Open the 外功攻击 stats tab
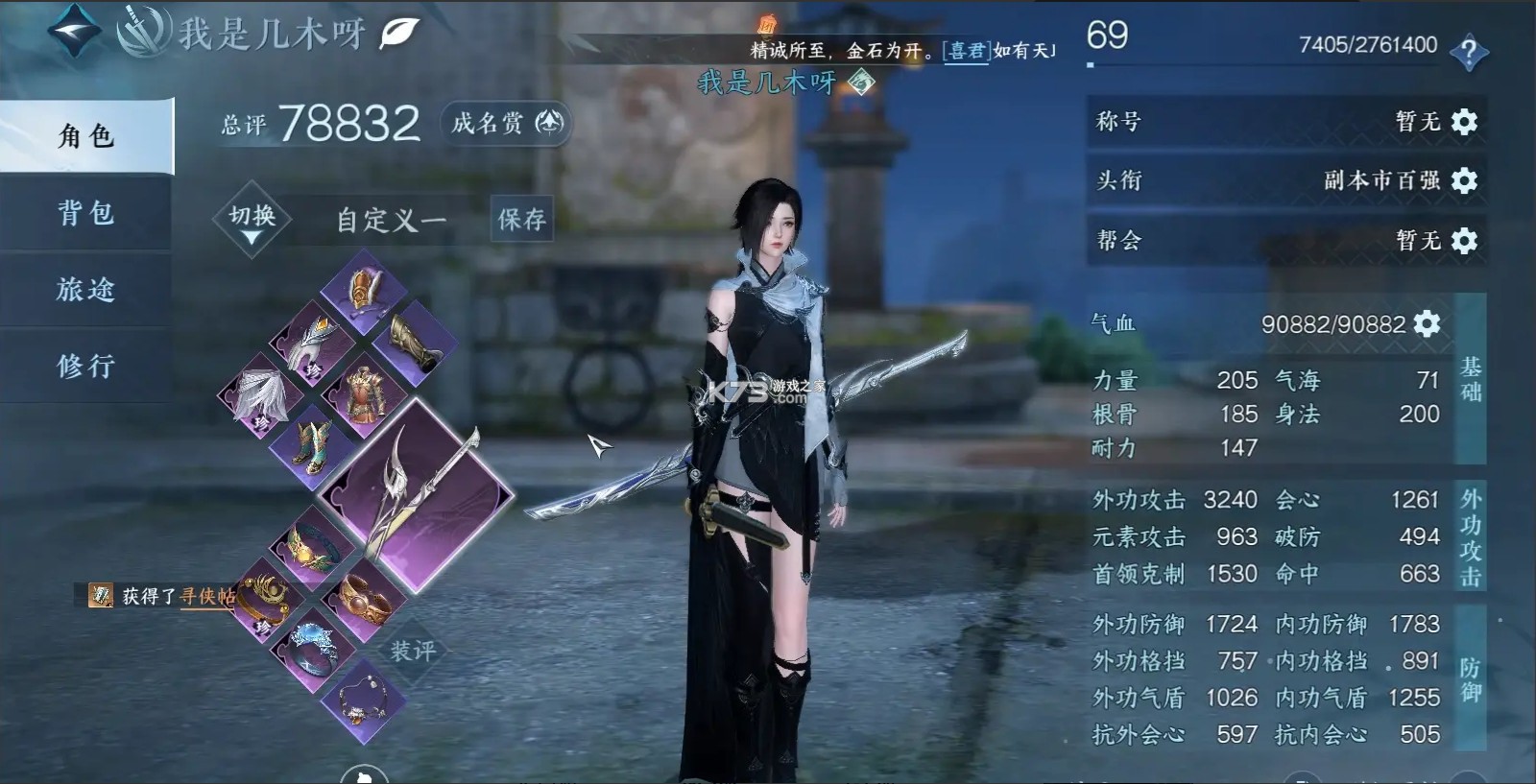1536x784 pixels. [x=1469, y=537]
